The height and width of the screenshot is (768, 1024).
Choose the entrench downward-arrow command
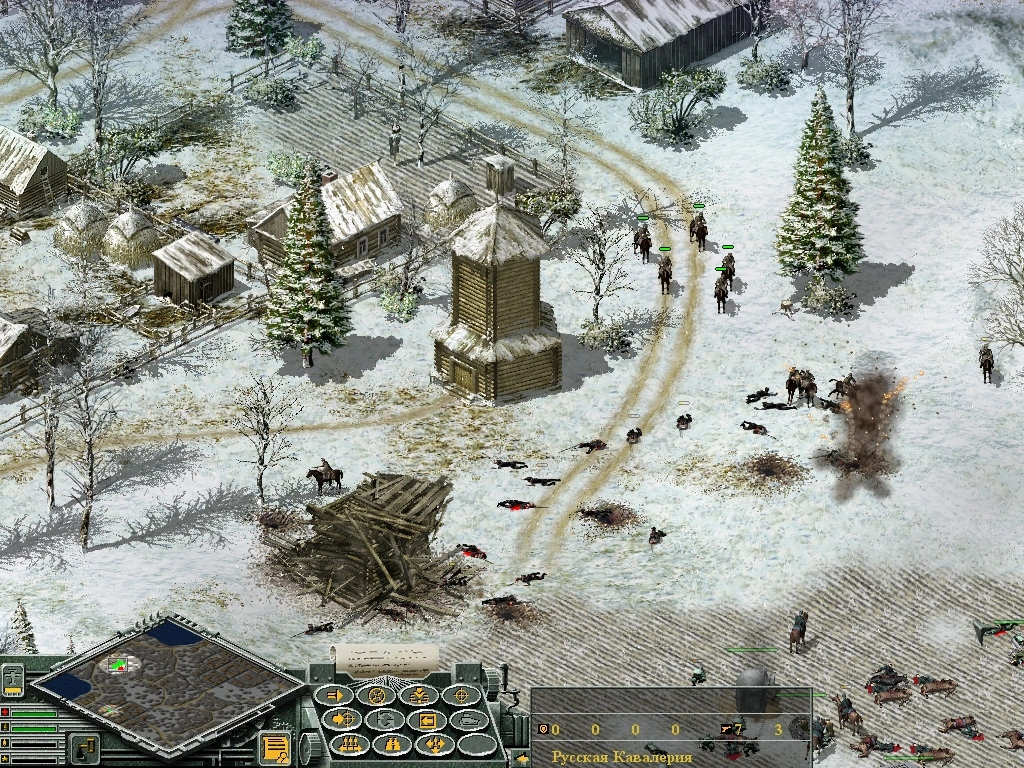coord(420,695)
